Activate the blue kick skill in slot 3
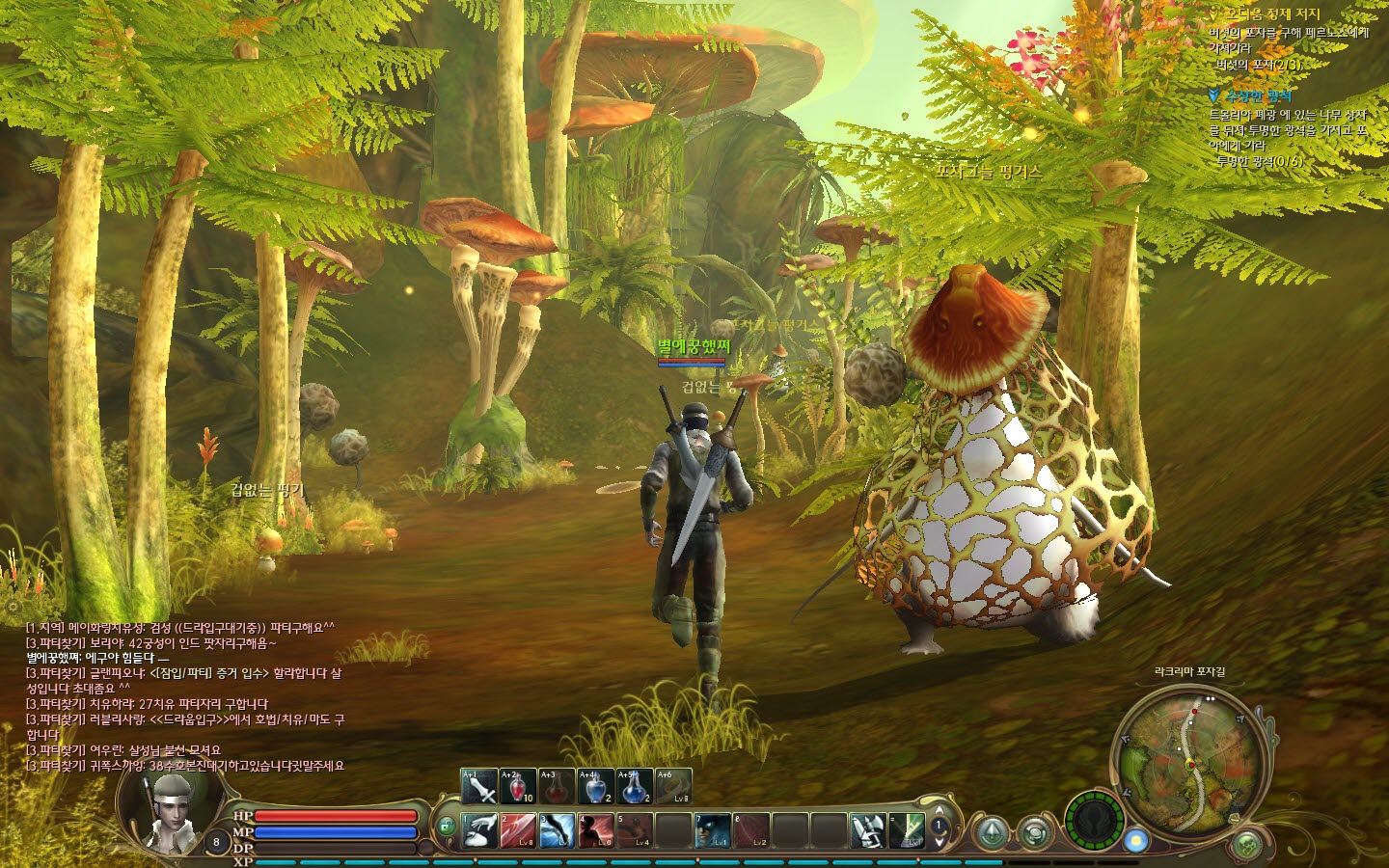The image size is (1389, 868). click(558, 830)
